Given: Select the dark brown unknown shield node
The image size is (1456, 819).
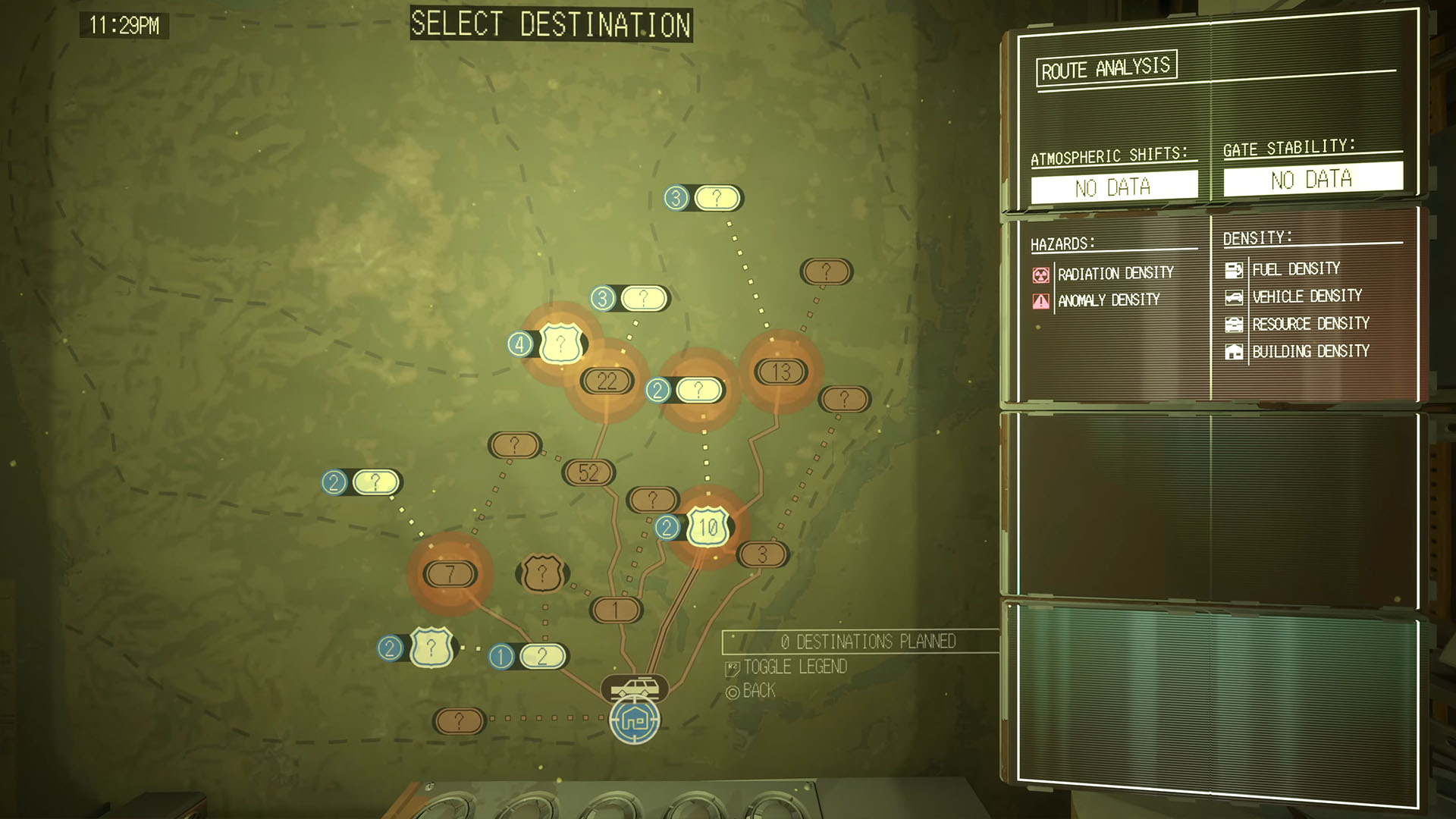Looking at the screenshot, I should tap(541, 573).
